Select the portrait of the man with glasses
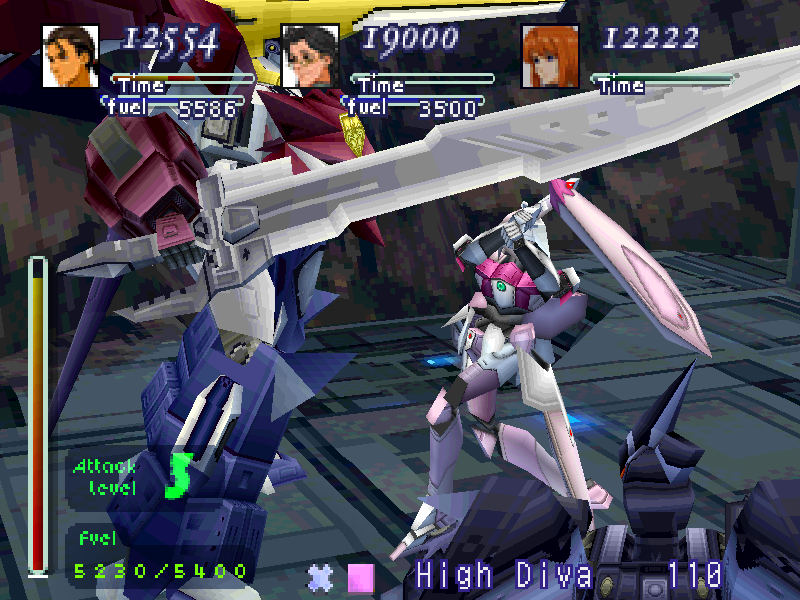The height and width of the screenshot is (600, 800). [x=310, y=56]
